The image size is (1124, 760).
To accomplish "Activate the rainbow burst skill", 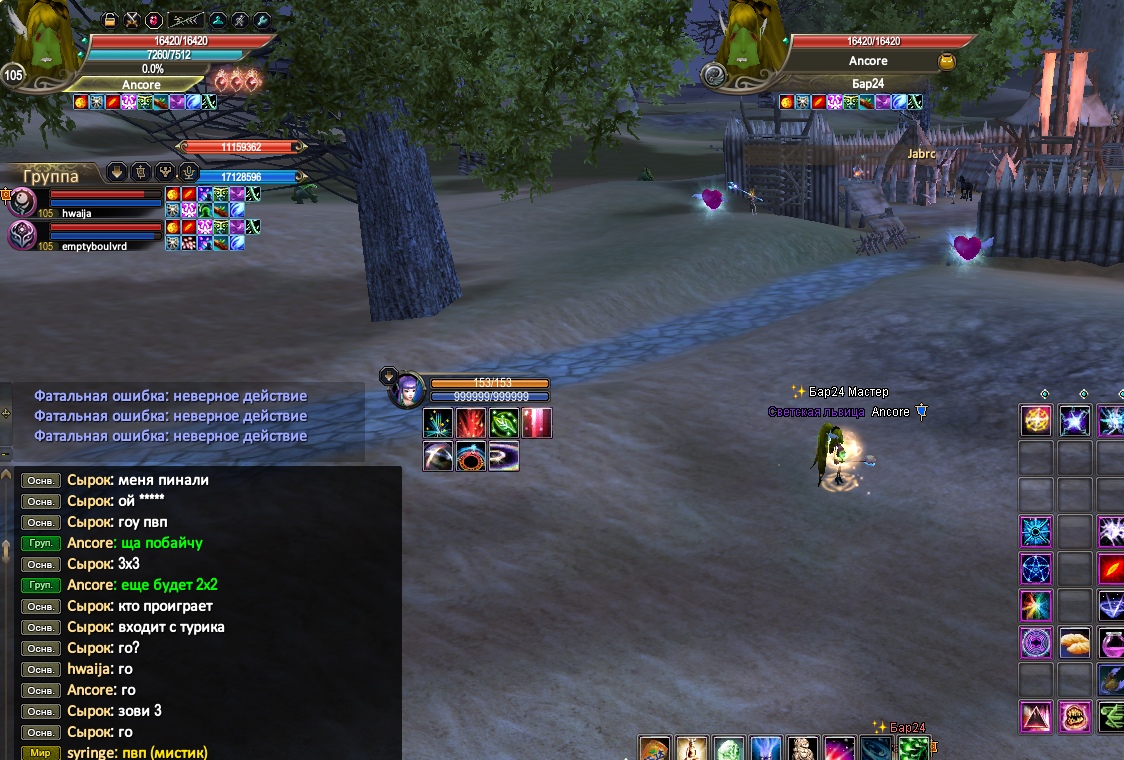I will (x=1035, y=605).
